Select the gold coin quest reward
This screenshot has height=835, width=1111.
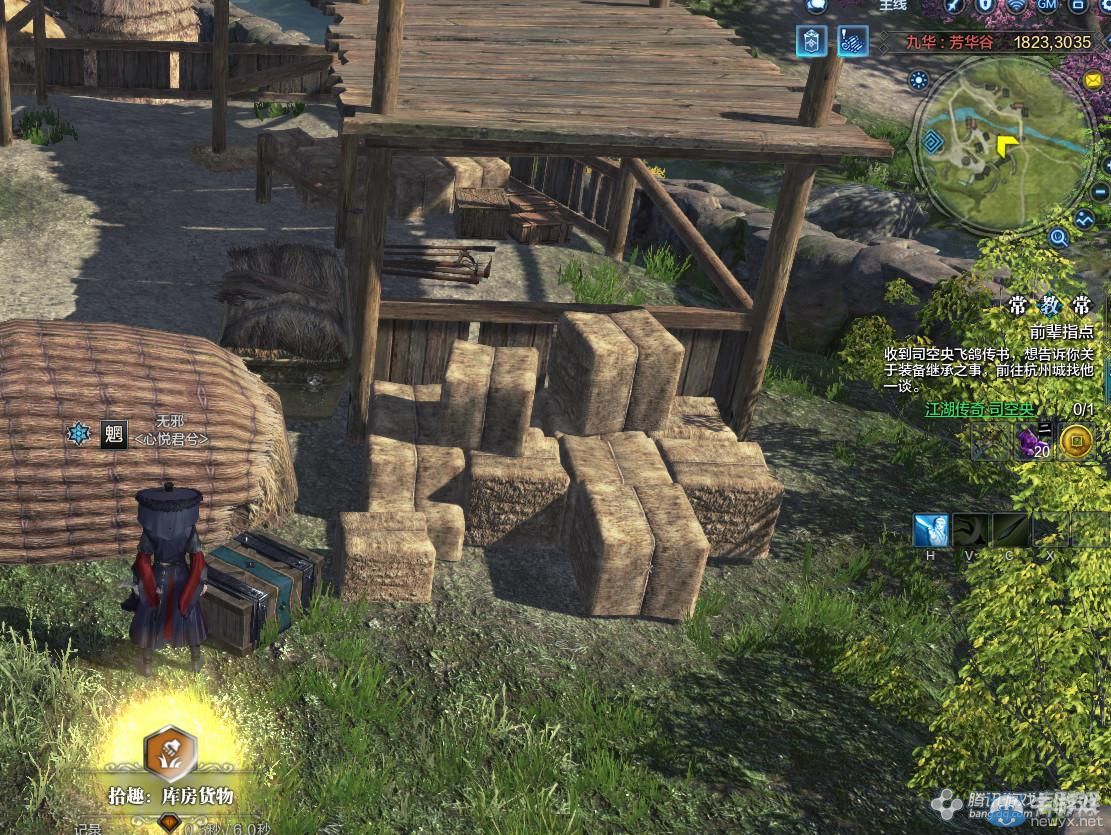click(1076, 441)
